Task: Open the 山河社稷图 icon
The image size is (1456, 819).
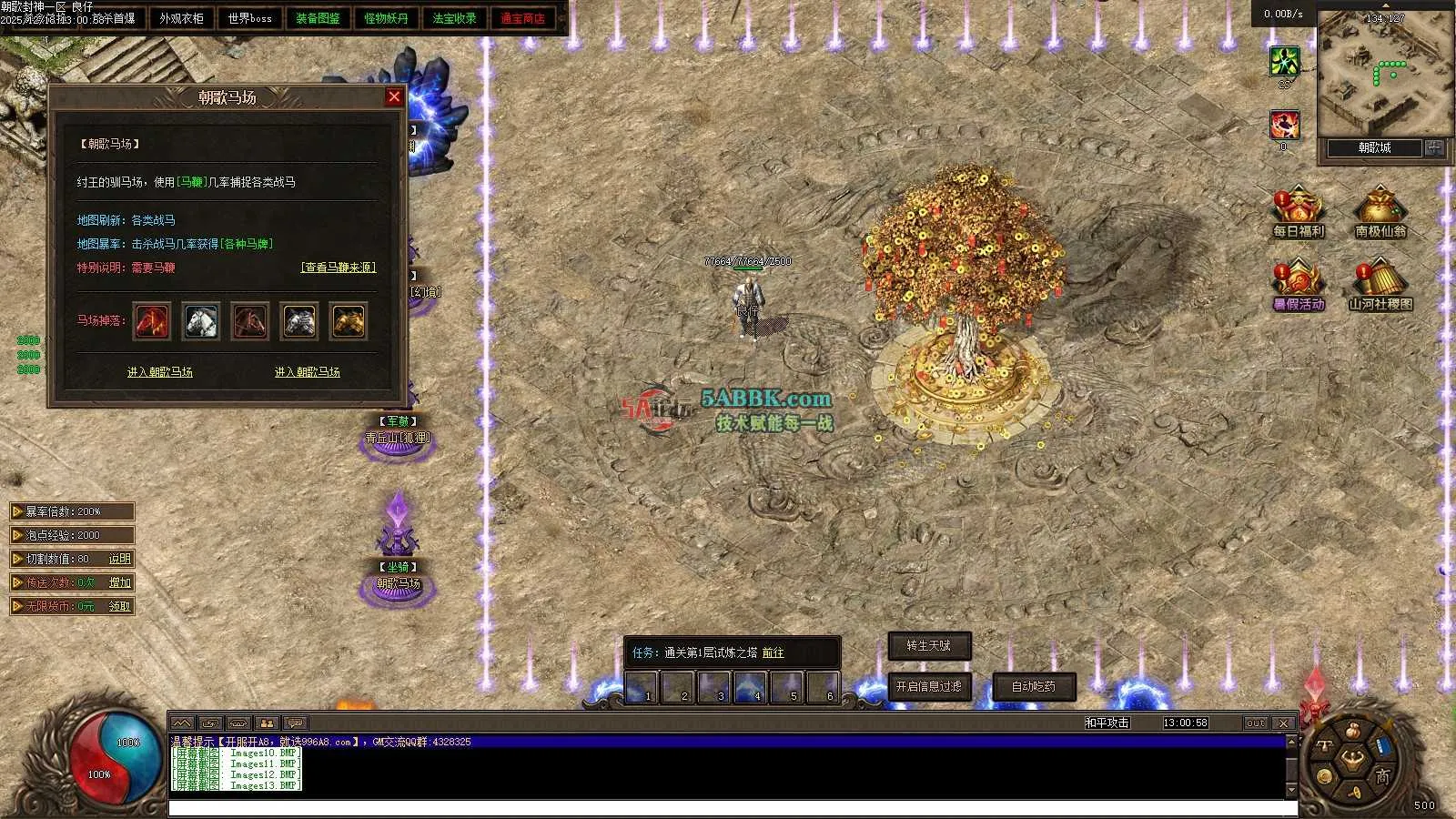Action: [x=1380, y=285]
